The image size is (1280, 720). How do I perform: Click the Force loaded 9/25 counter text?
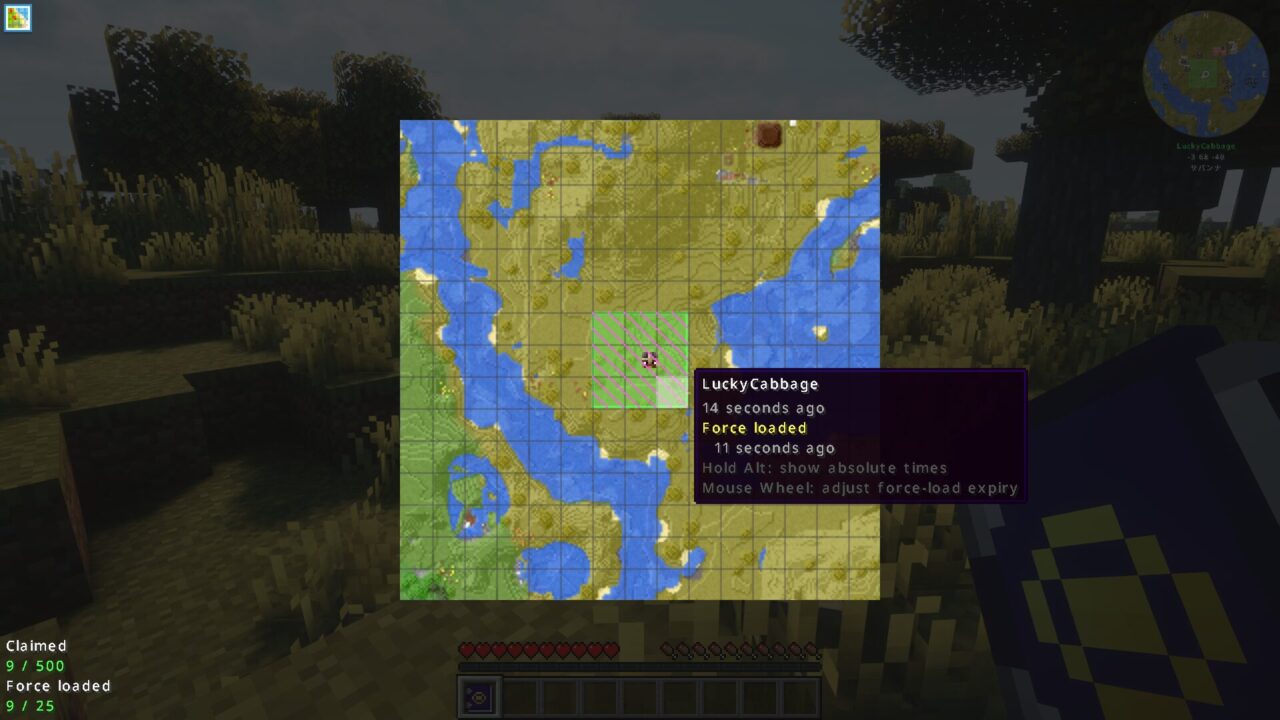point(30,707)
